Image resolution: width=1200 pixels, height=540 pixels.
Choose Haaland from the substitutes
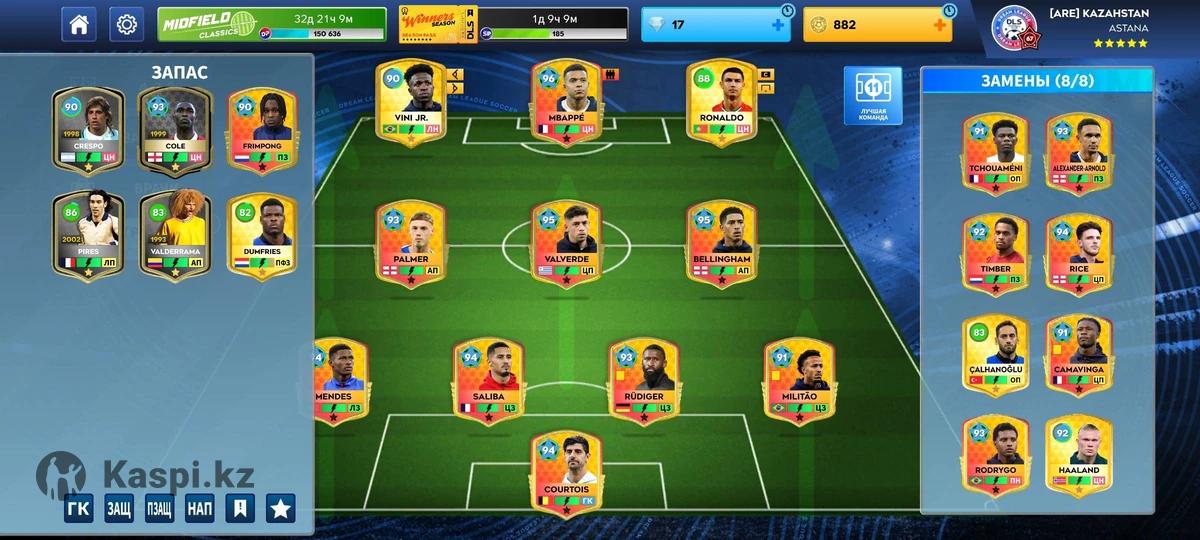tap(1079, 454)
